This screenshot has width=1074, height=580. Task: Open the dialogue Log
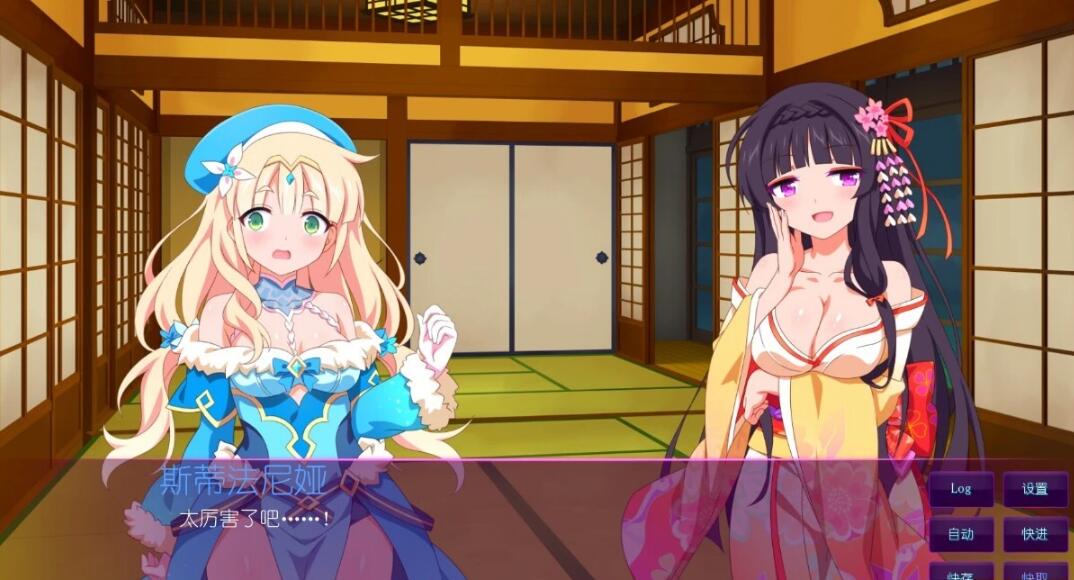click(961, 489)
